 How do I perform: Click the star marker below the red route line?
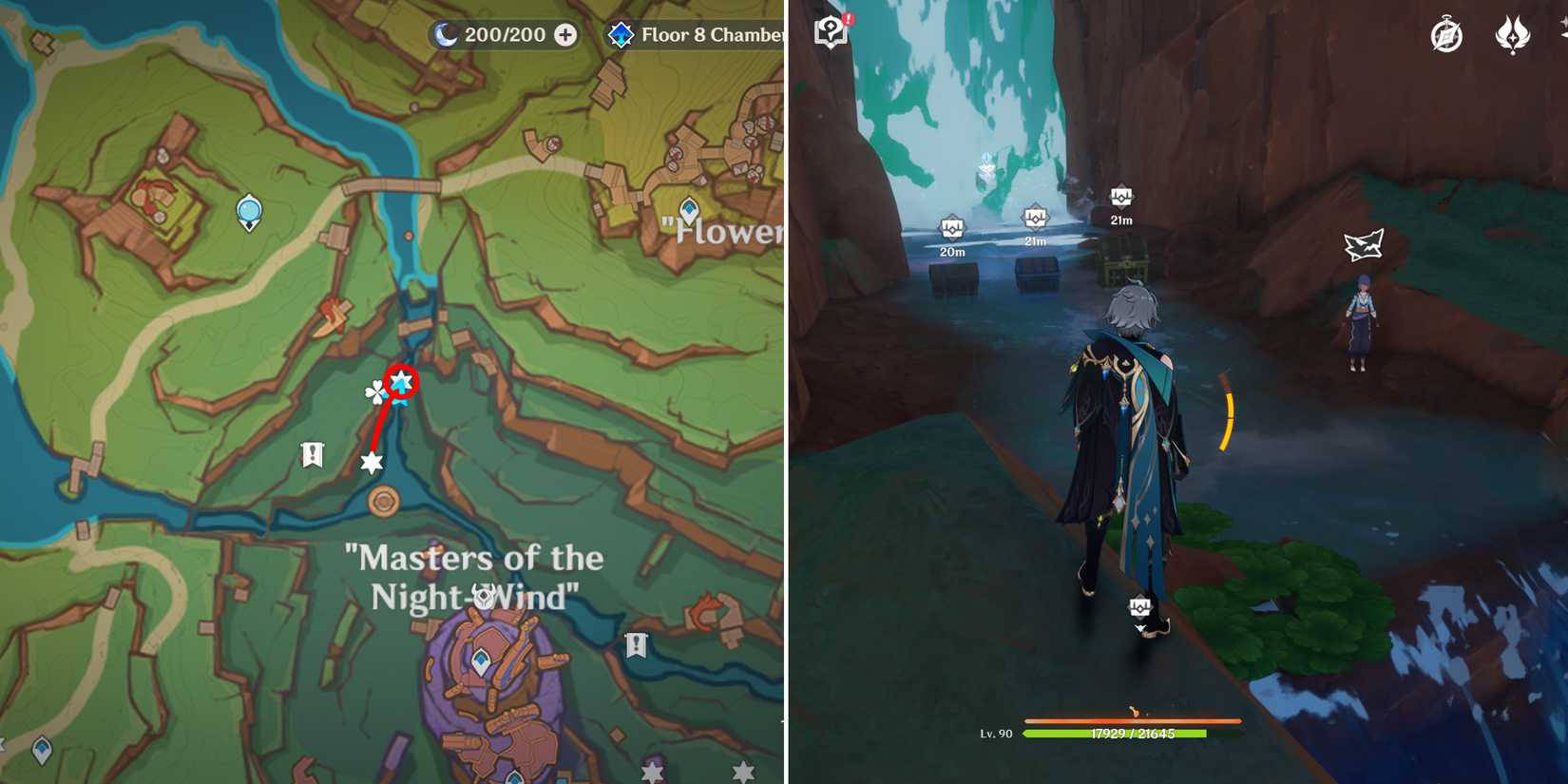pos(370,463)
